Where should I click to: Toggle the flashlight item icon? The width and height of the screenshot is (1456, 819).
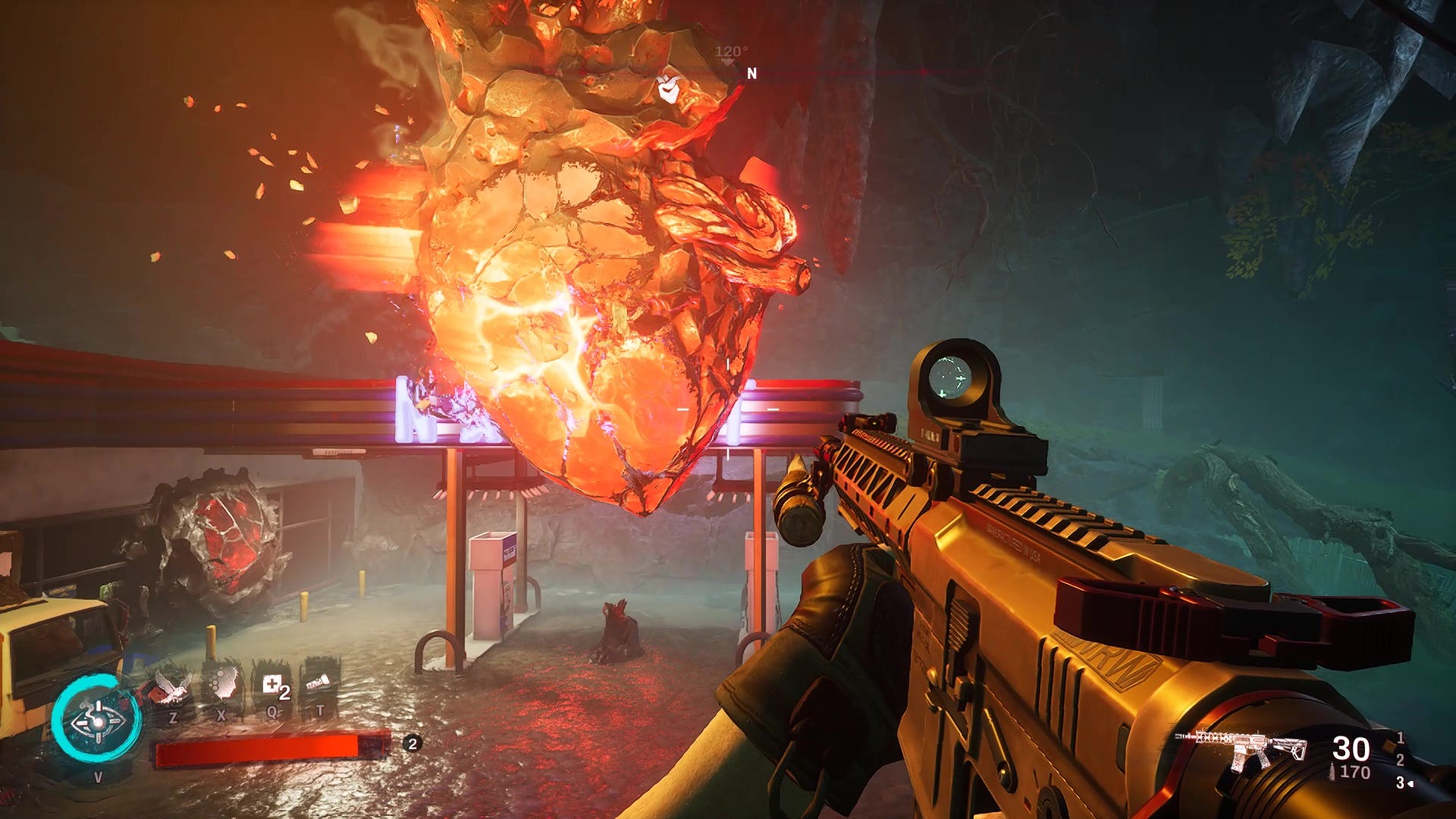pos(319,685)
